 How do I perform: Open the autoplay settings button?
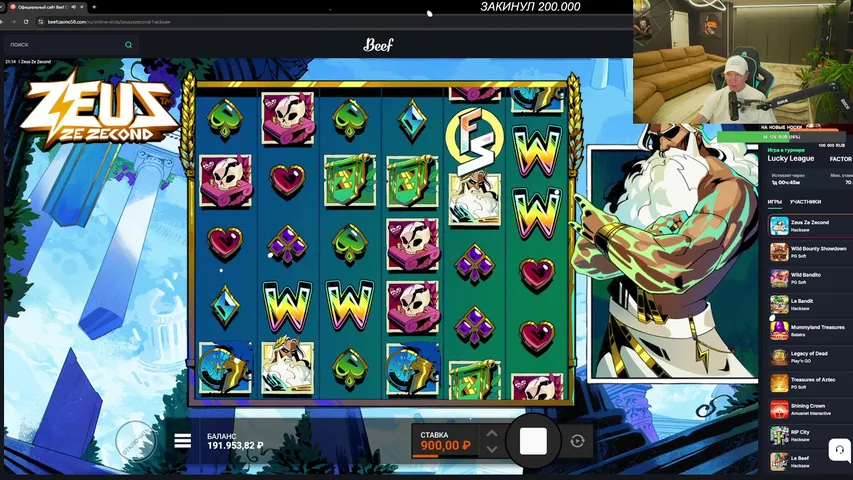(577, 441)
